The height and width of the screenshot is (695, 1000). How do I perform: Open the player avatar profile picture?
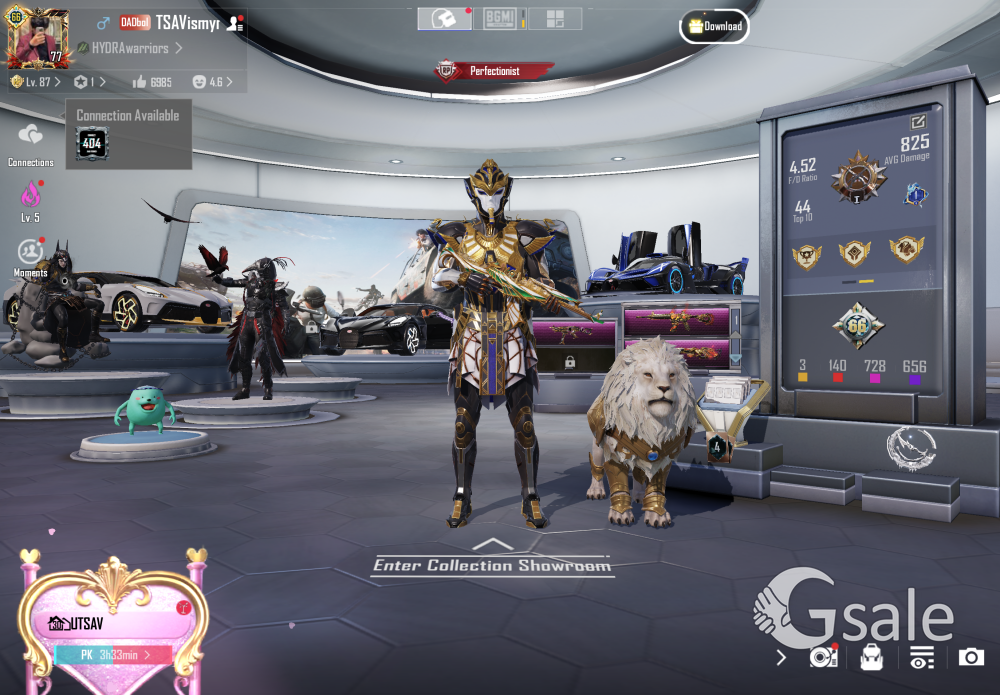tap(35, 36)
